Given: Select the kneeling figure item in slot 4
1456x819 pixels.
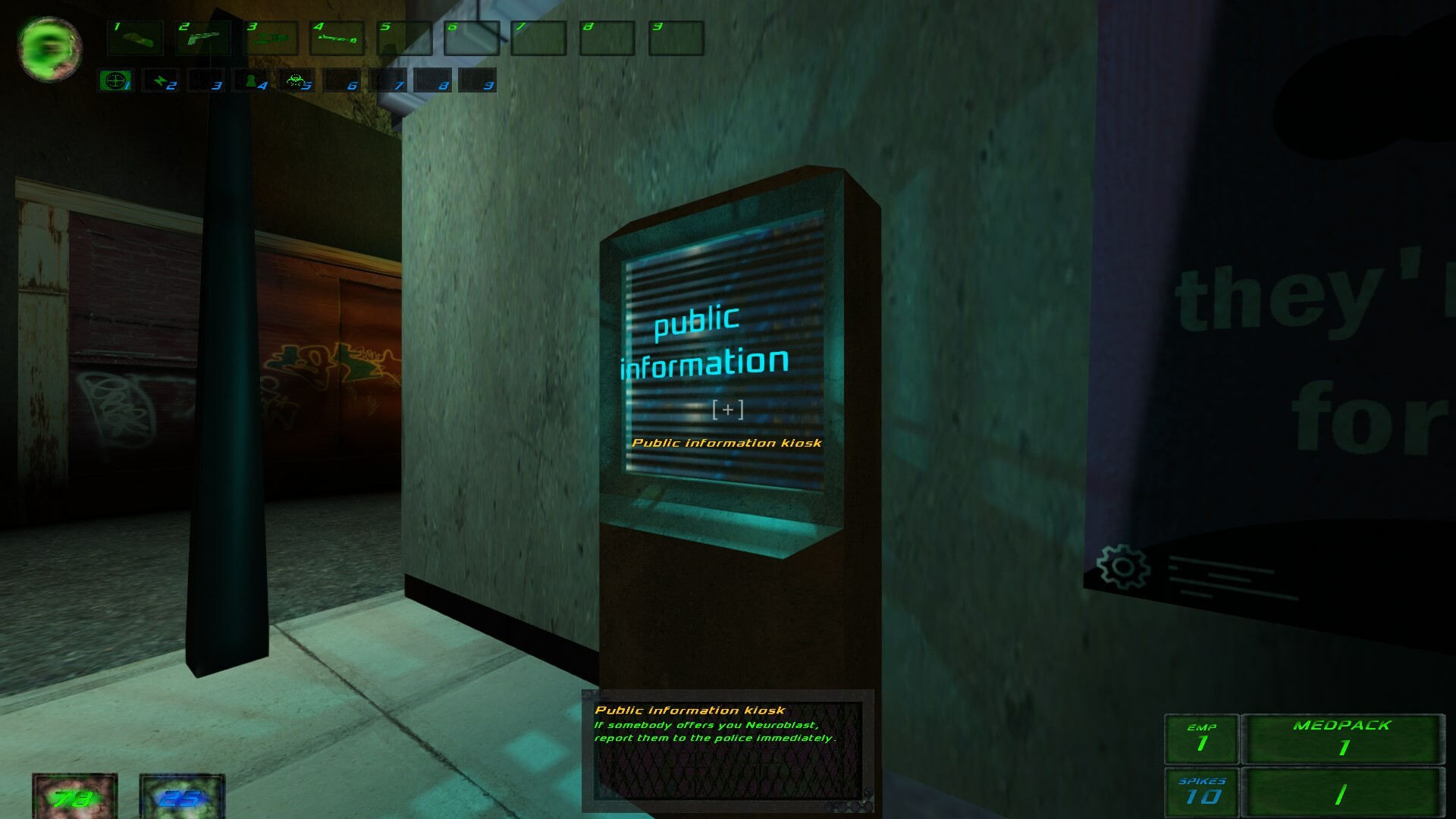Looking at the screenshot, I should pyautogui.click(x=250, y=81).
